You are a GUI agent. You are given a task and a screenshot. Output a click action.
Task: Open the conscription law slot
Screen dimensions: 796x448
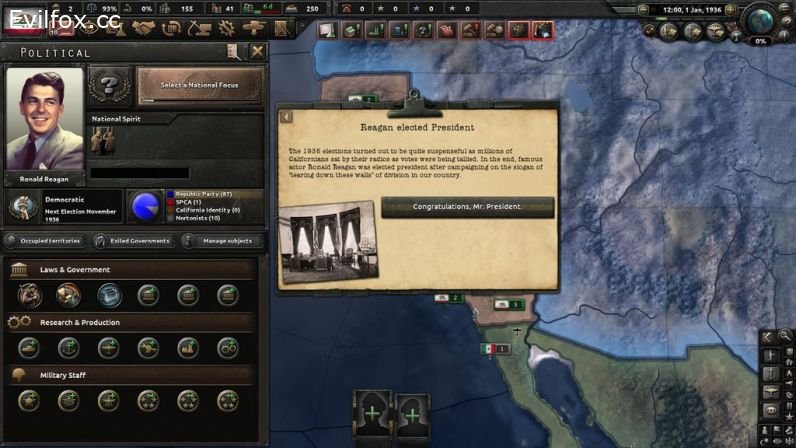pos(28,295)
